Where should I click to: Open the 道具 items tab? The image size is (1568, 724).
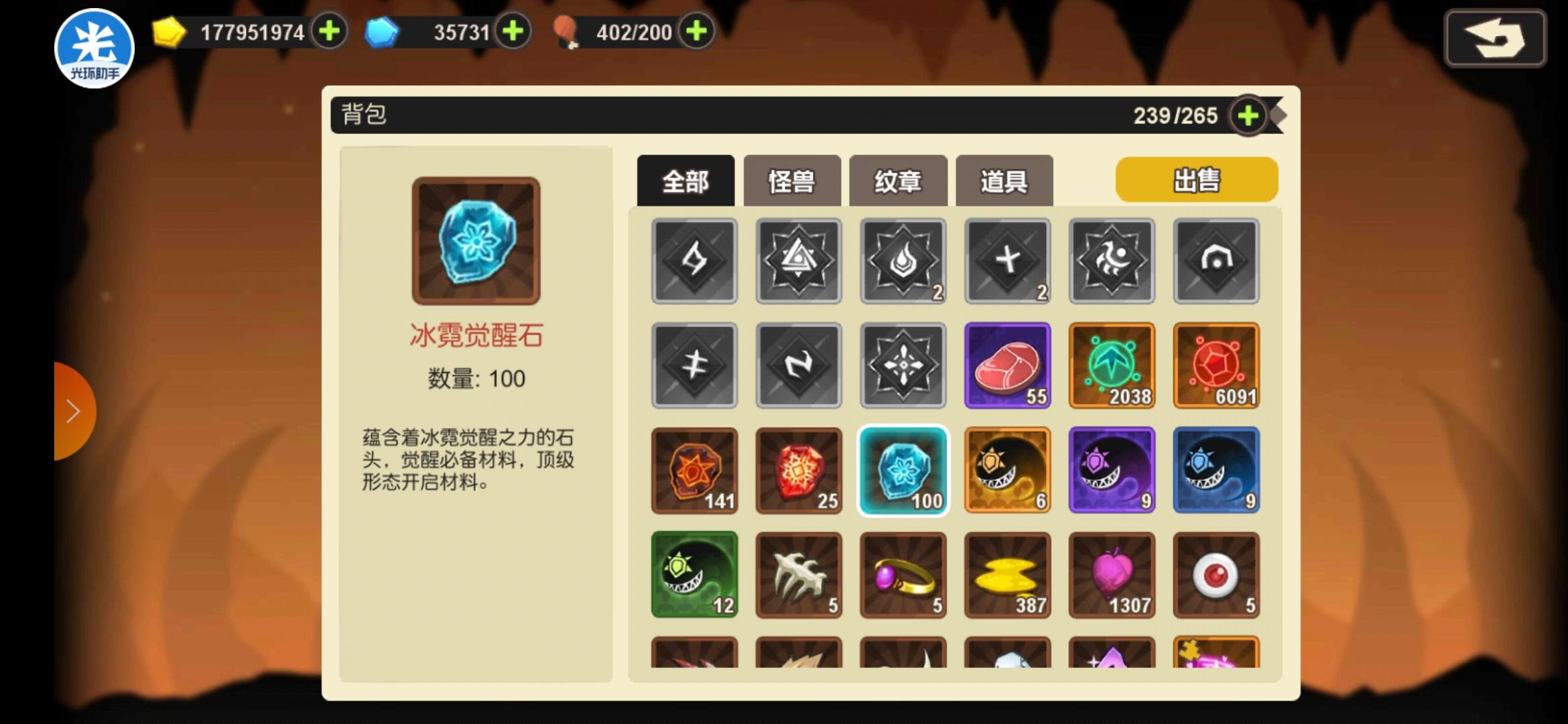coord(1004,180)
